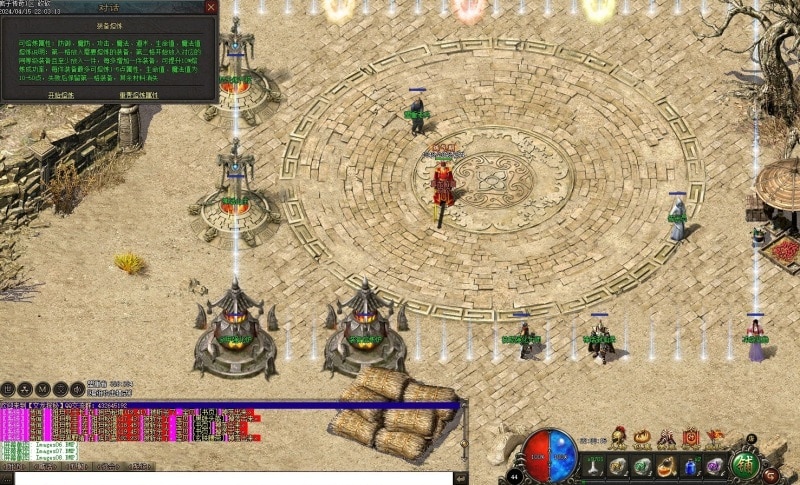Open the bread bun bag icon
Image resolution: width=800 pixels, height=485 pixels.
(x=643, y=437)
